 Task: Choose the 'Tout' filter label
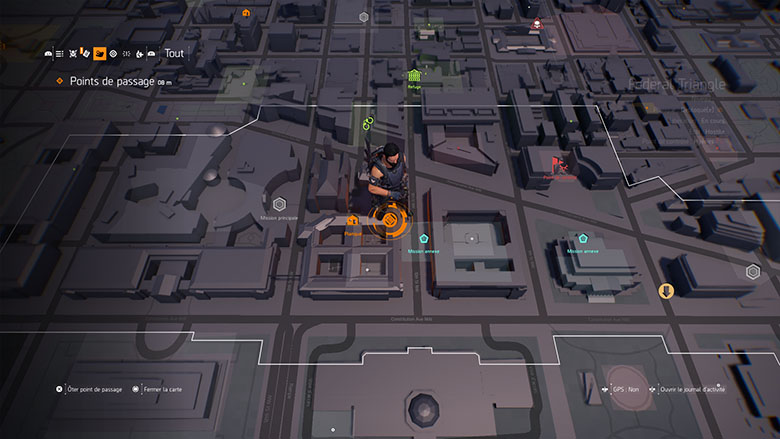pyautogui.click(x=173, y=54)
